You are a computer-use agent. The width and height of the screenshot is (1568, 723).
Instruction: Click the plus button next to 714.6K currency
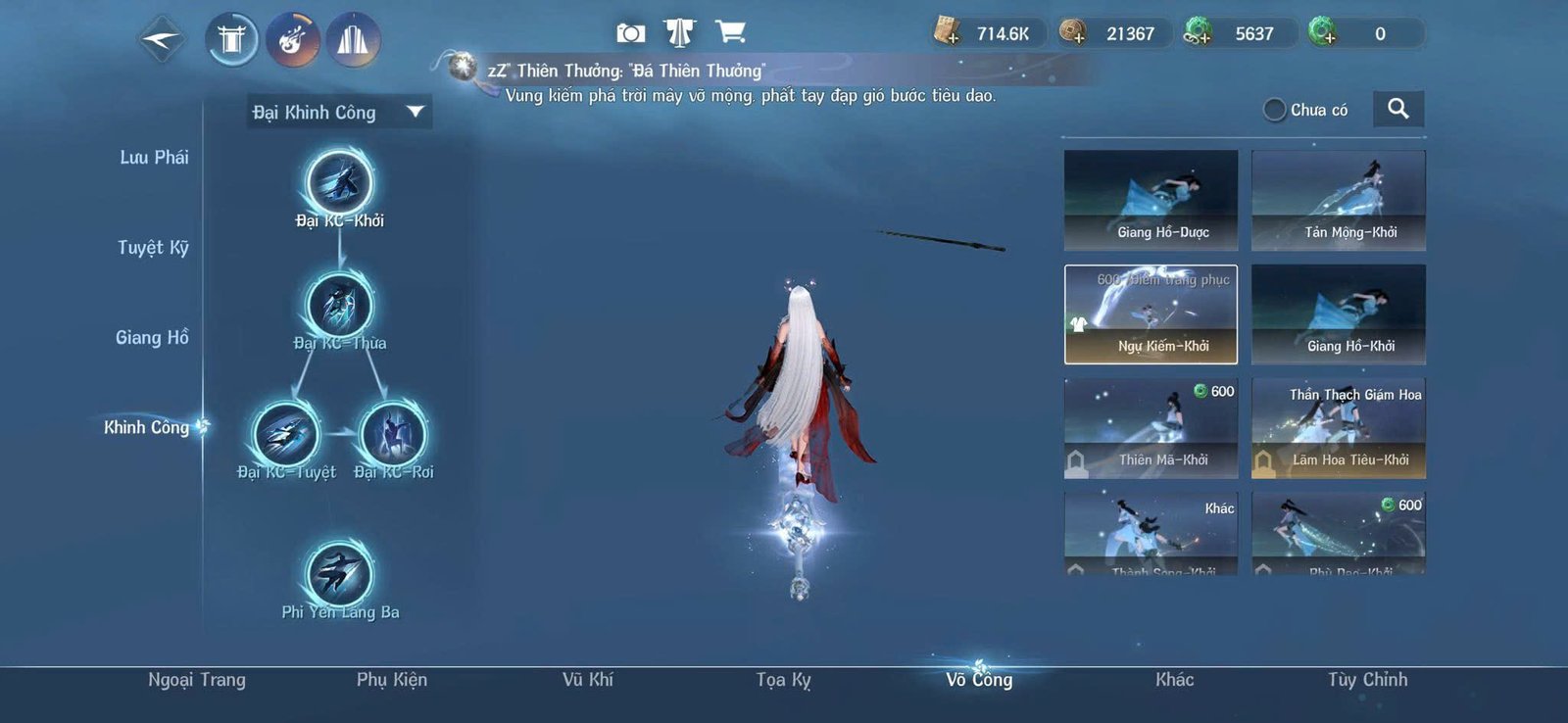click(955, 39)
